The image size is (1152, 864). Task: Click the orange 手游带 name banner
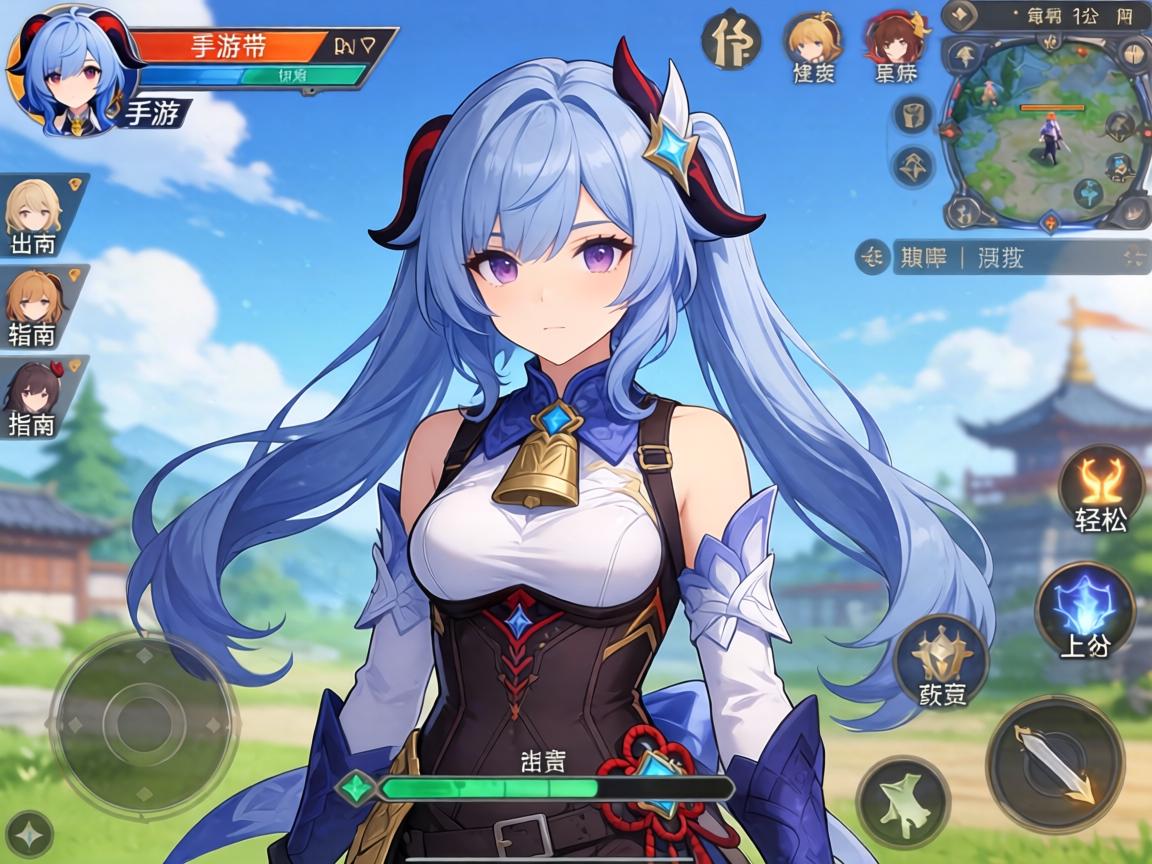[x=228, y=45]
